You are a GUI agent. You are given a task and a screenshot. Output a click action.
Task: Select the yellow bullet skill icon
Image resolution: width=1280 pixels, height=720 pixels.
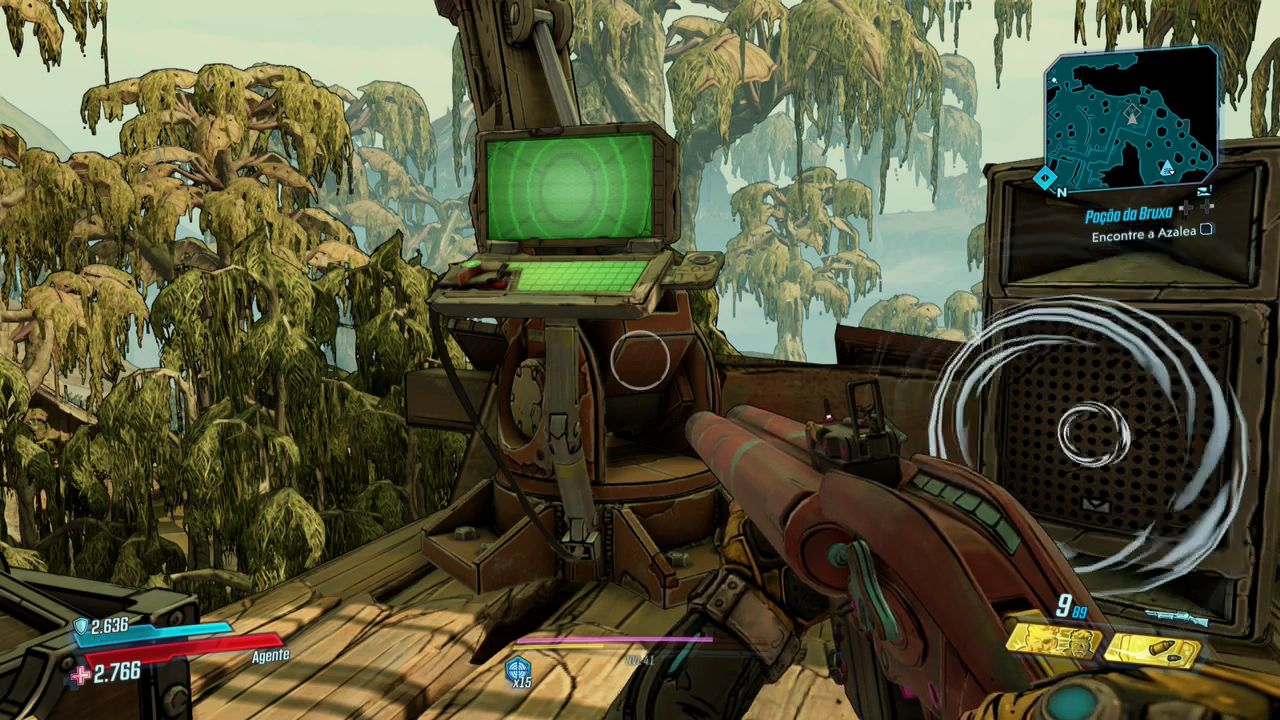(1152, 650)
